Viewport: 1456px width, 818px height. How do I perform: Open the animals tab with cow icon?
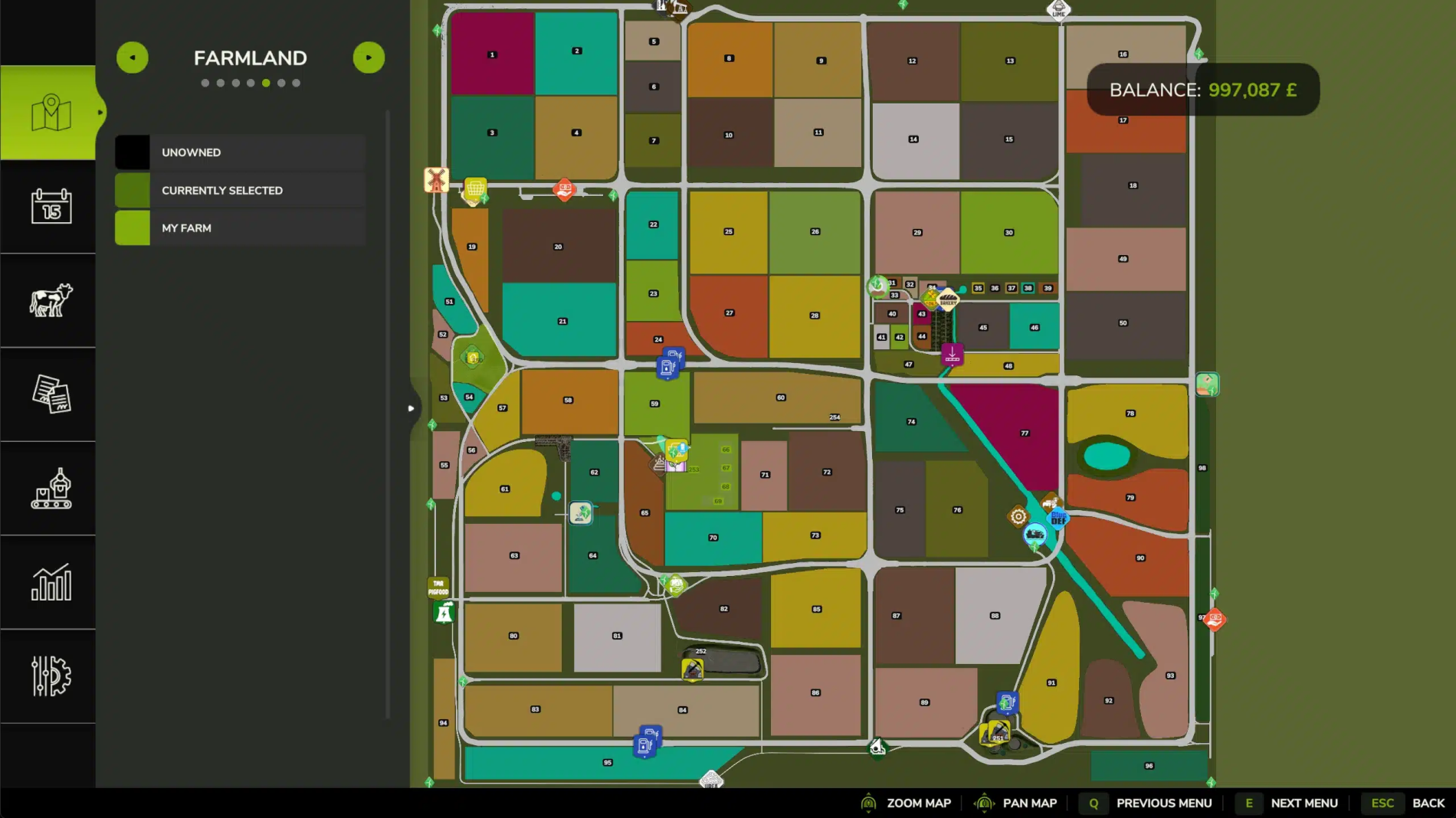tap(51, 300)
